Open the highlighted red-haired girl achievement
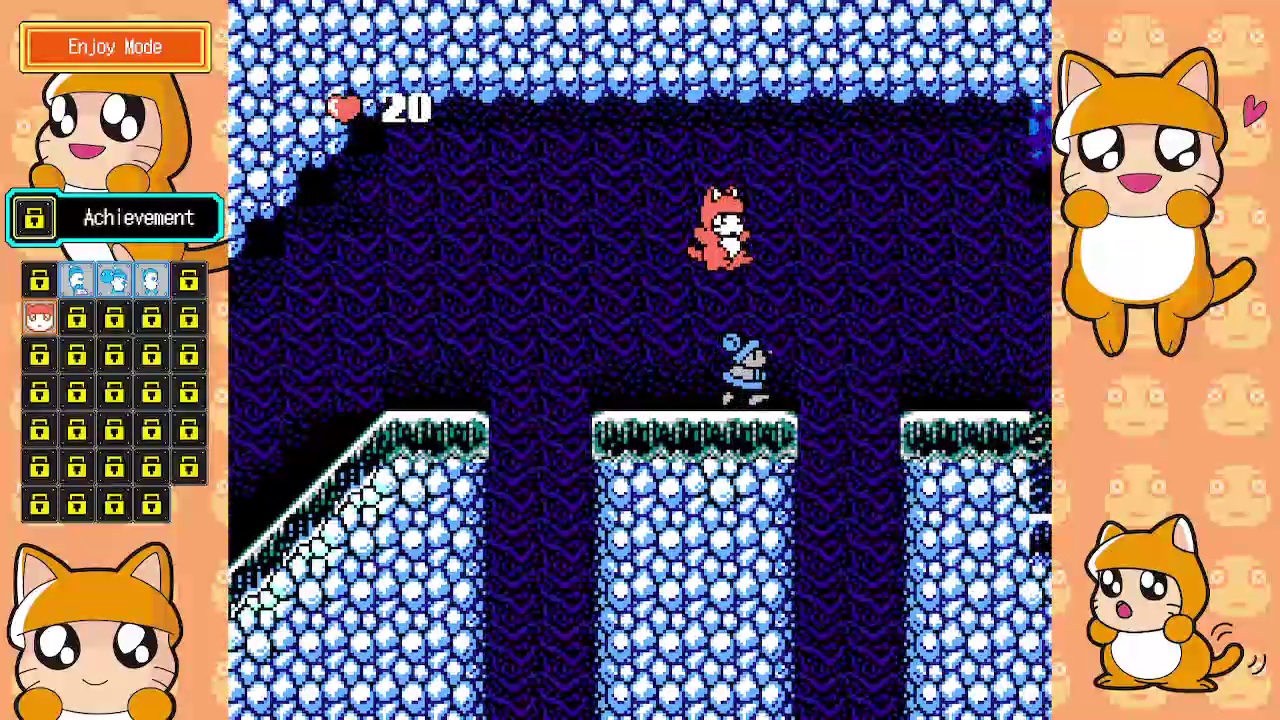This screenshot has height=720, width=1280. [x=39, y=318]
